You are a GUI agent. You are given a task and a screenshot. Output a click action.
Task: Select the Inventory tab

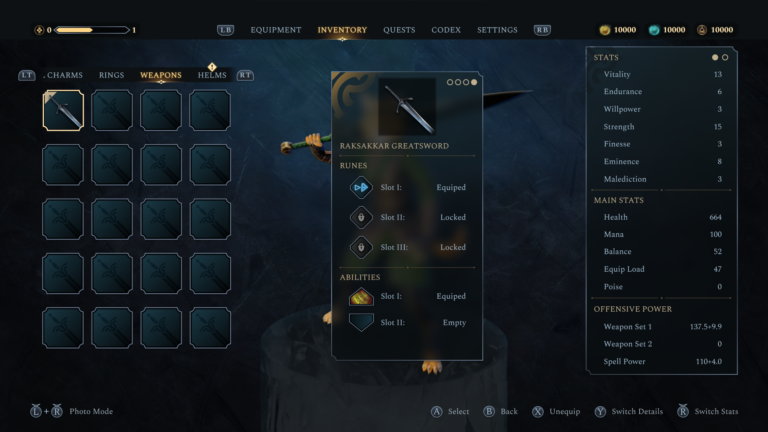342,30
